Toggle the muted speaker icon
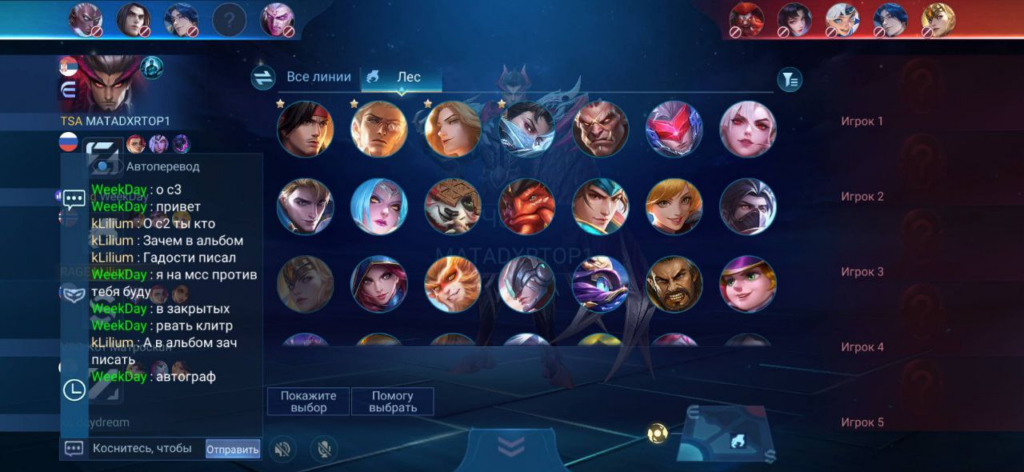This screenshot has width=1024, height=472. [x=284, y=449]
